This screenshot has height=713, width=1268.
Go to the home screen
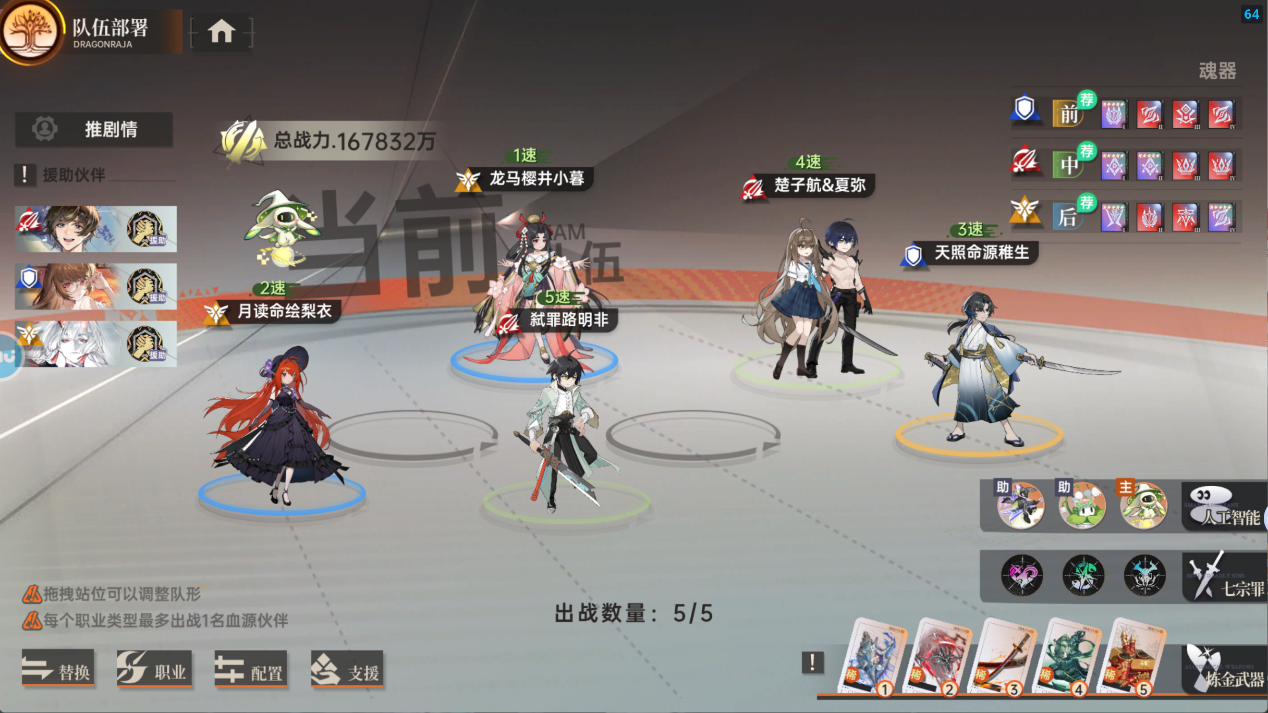[221, 32]
